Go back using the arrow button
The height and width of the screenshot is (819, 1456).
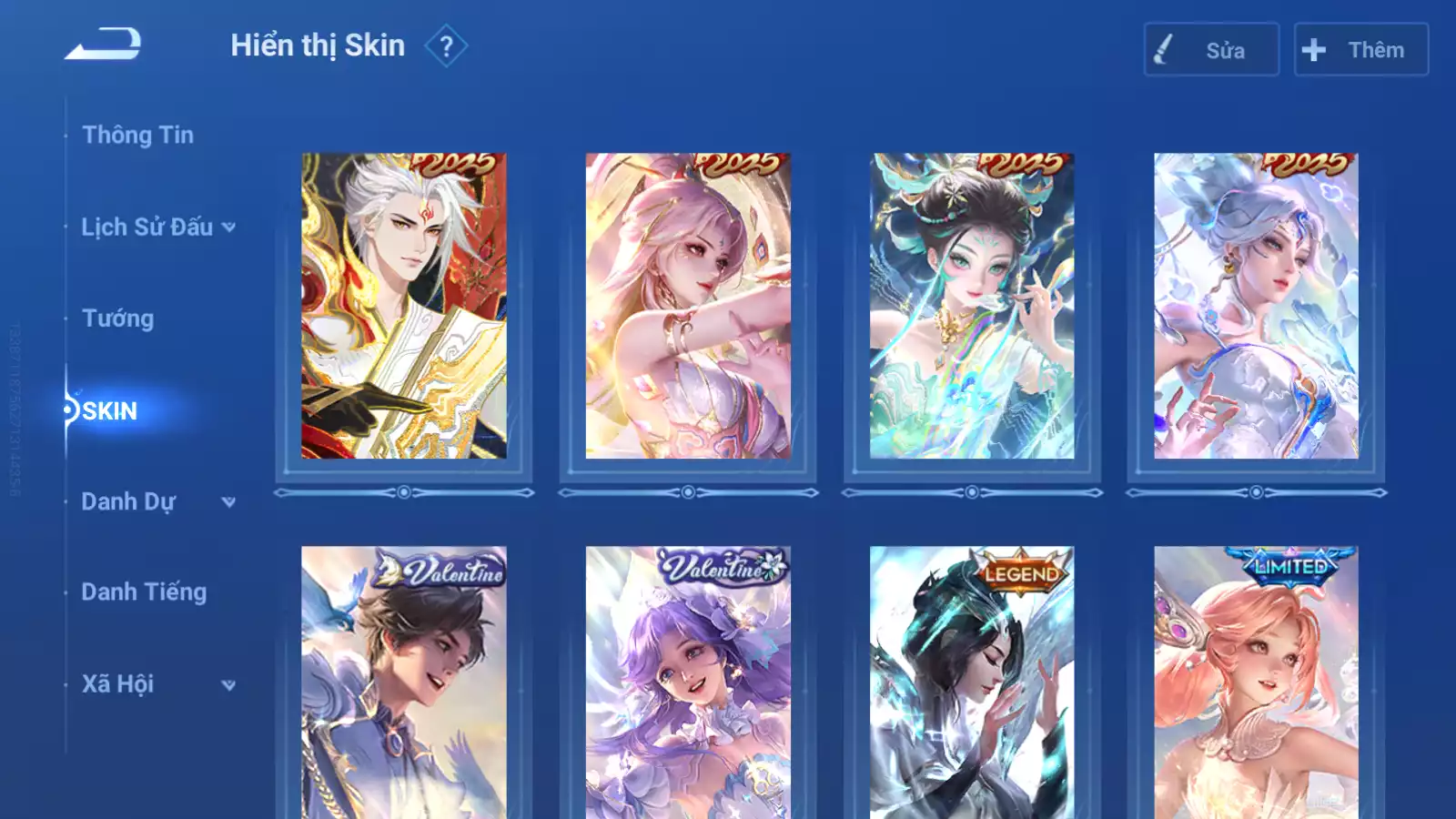(103, 45)
